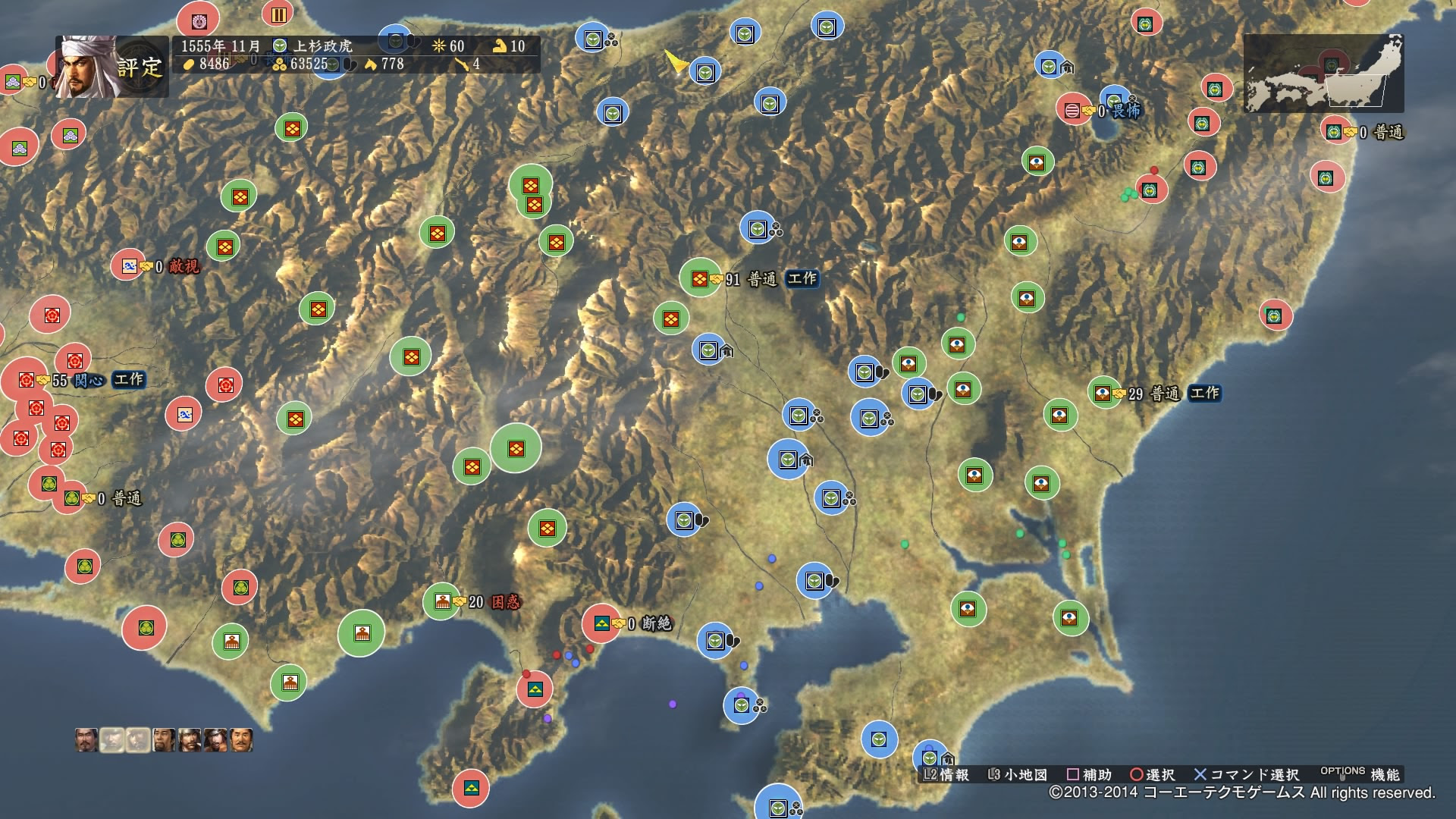Image resolution: width=1456 pixels, height=819 pixels.
Task: Click the gold coin icon showing 8486
Action: [x=188, y=64]
